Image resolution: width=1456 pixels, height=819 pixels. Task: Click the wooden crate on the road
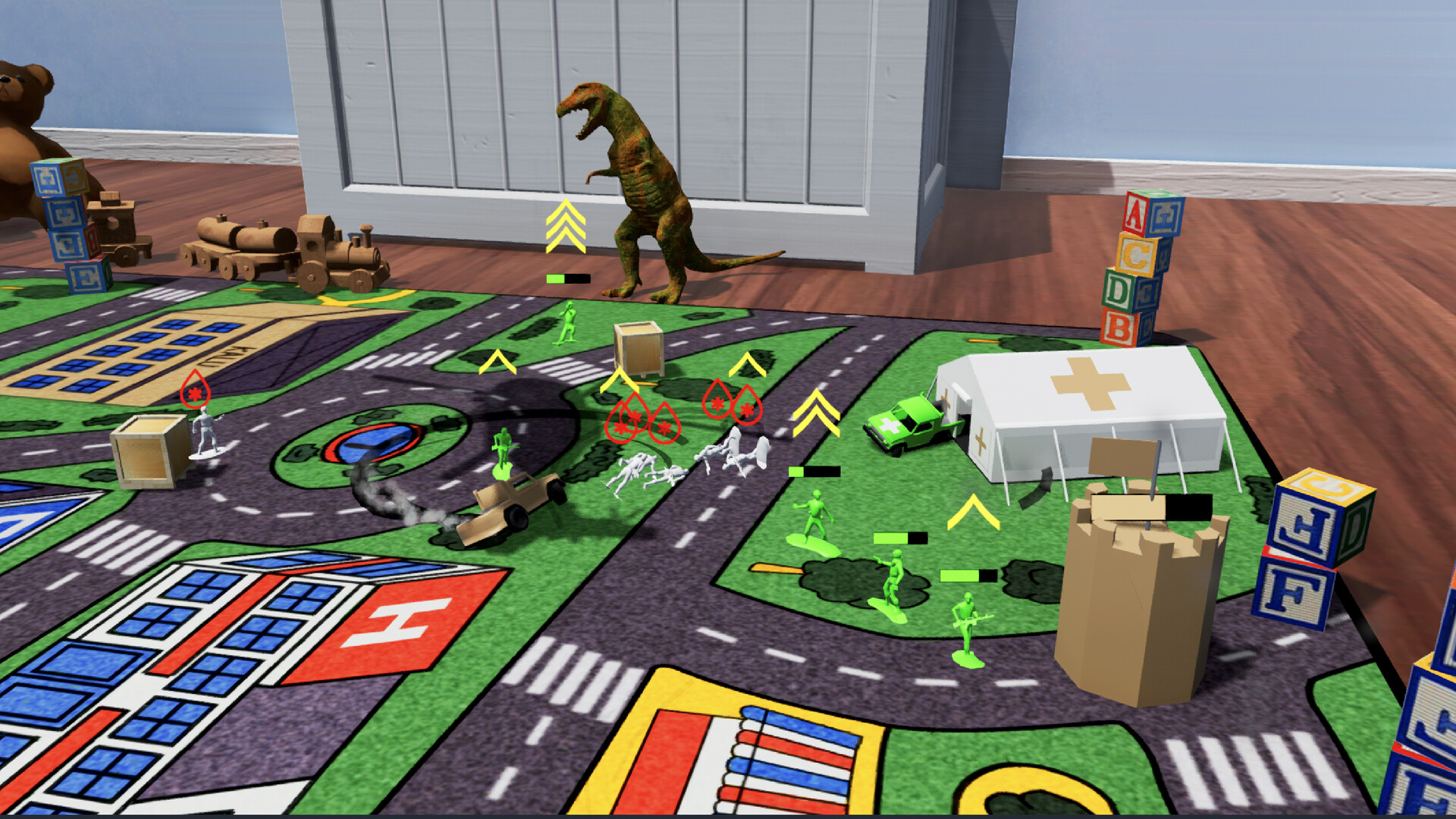tap(637, 353)
